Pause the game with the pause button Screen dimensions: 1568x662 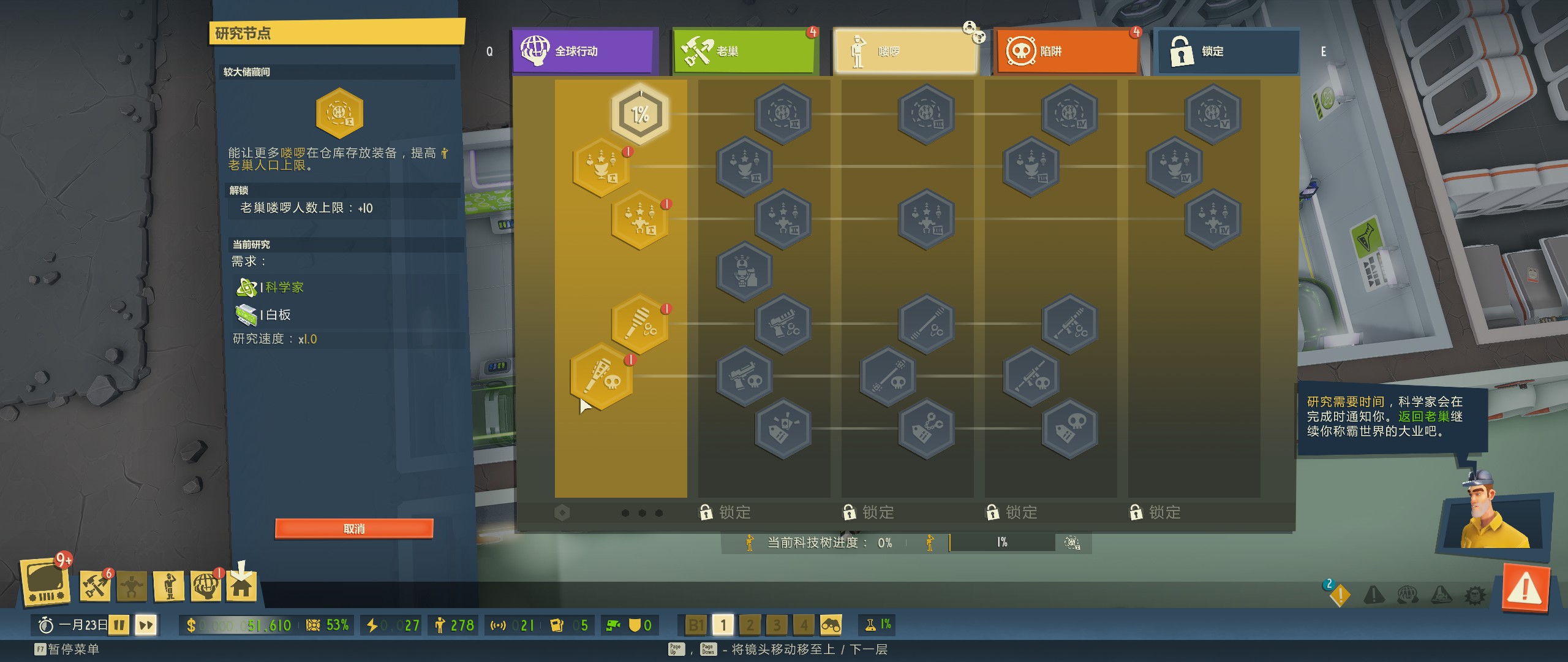[119, 625]
